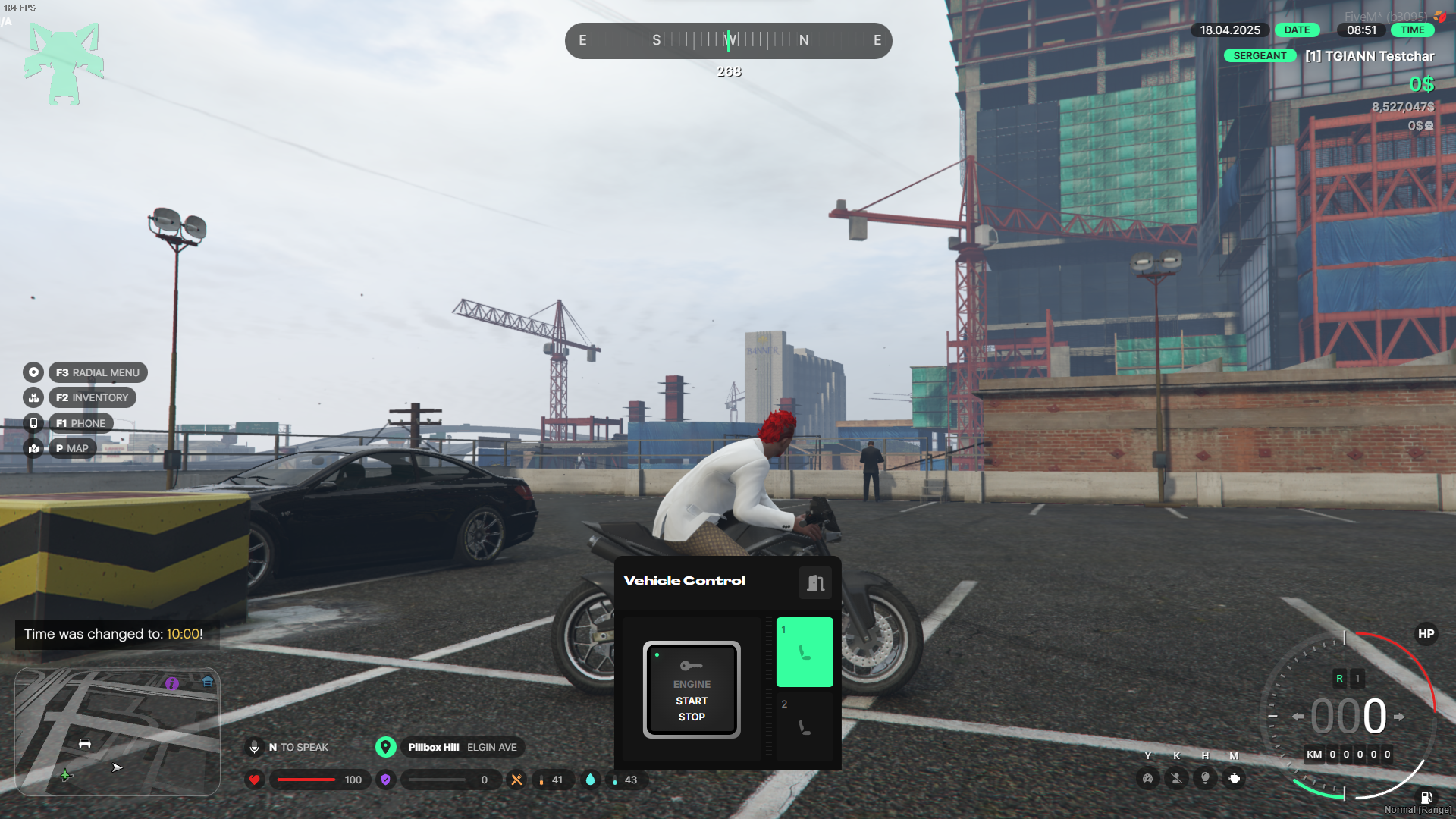Click the engine status icon
This screenshot has height=819, width=1456.
point(1234,778)
